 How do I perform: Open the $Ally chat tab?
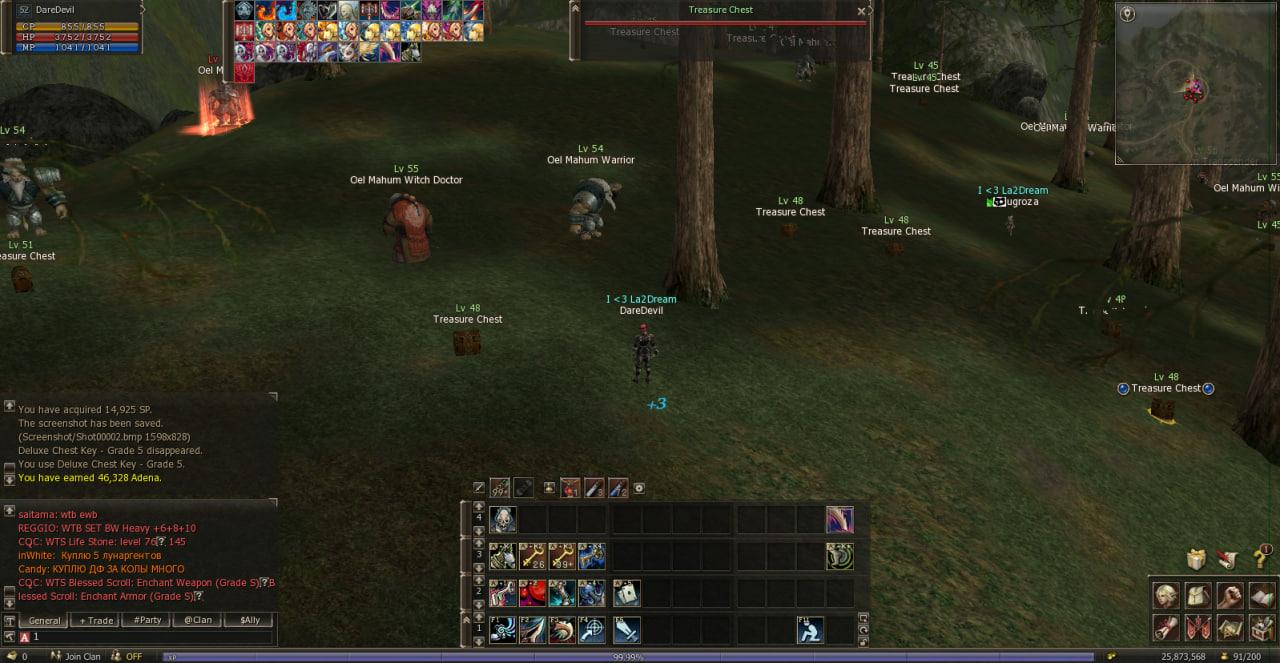click(249, 620)
